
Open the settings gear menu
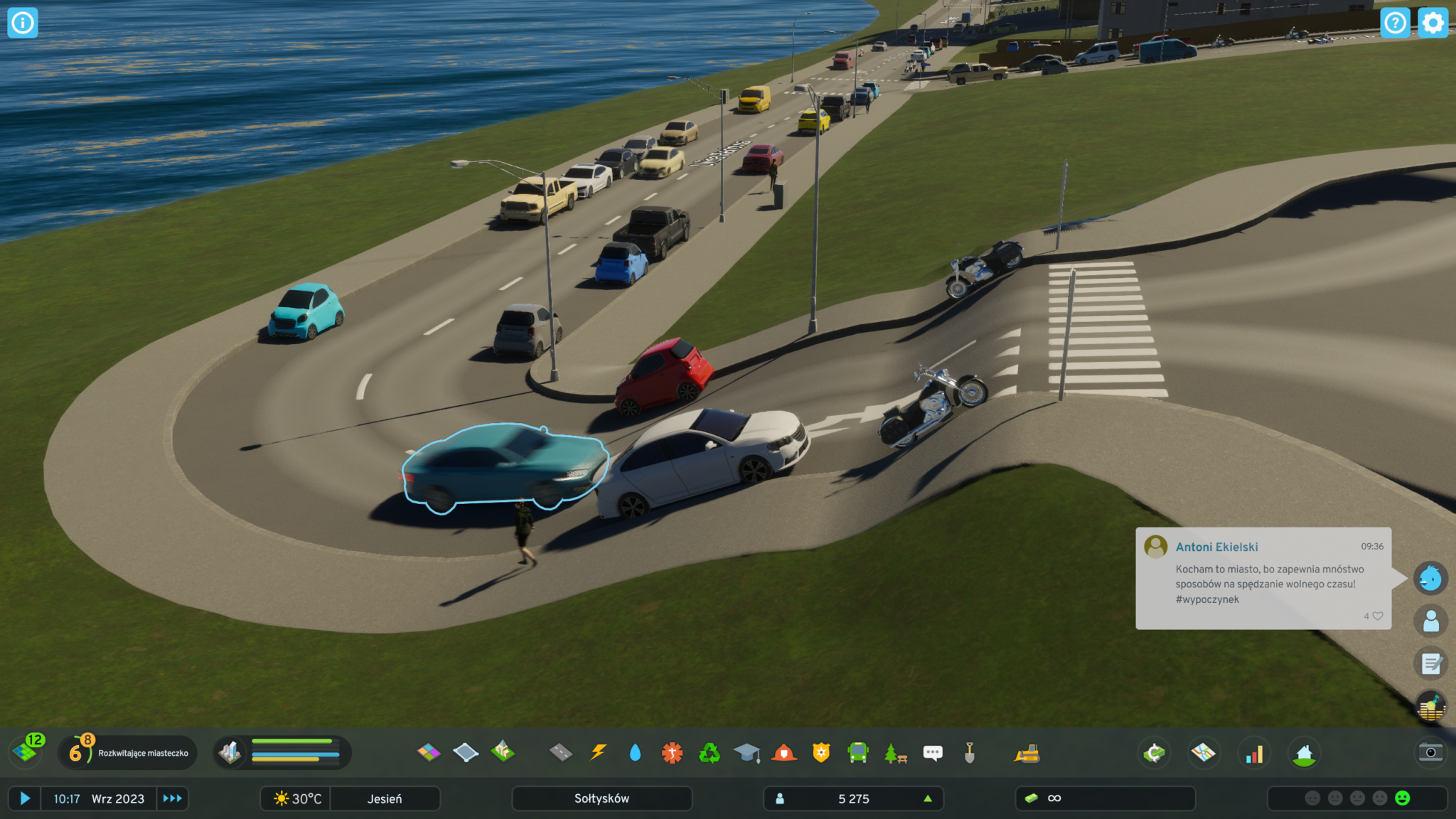point(1433,23)
